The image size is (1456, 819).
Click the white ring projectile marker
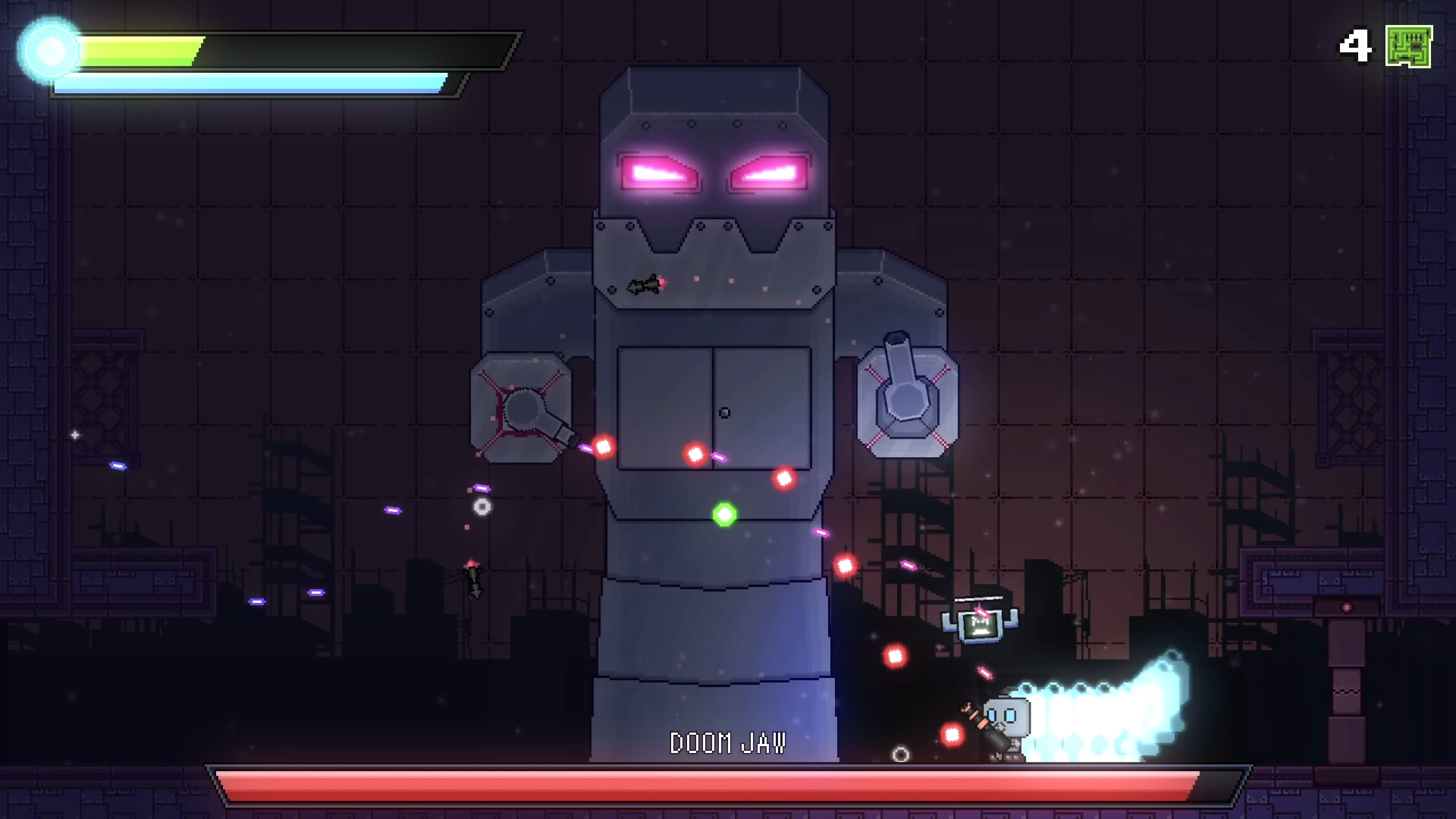[482, 507]
